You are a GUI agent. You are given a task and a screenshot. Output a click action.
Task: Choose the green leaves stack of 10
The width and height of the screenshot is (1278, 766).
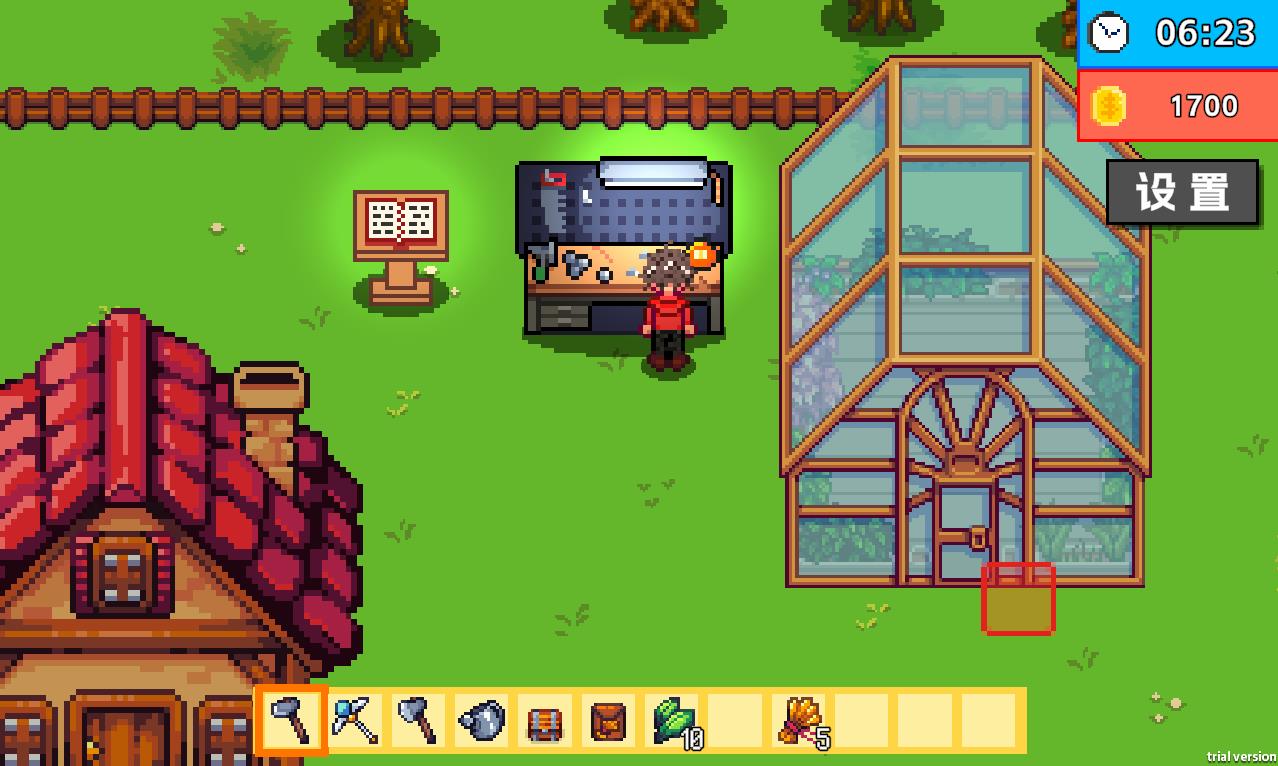(x=671, y=720)
